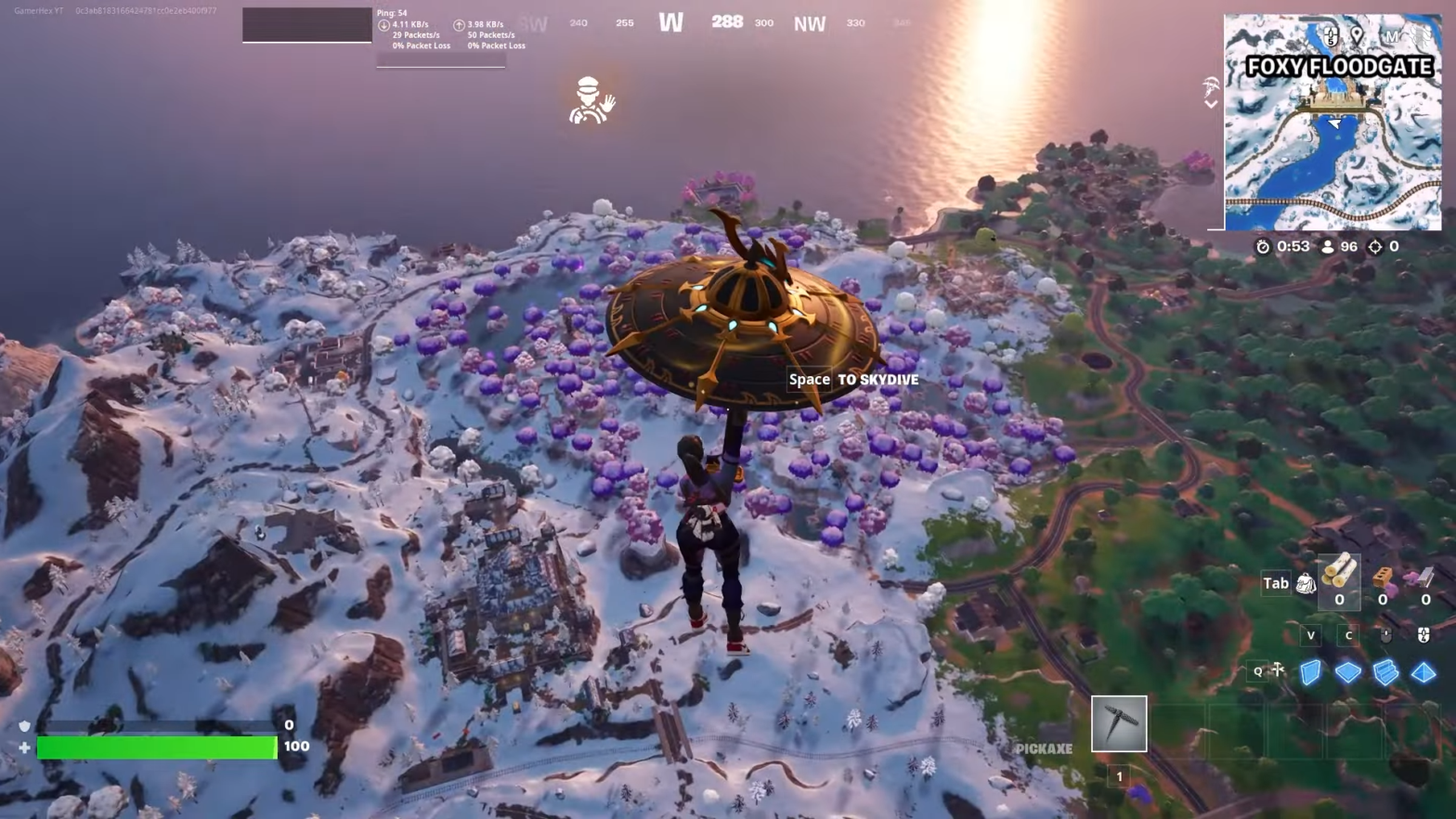1456x819 pixels.
Task: Click the thank-the-bus-driver emote icon
Action: point(591,102)
